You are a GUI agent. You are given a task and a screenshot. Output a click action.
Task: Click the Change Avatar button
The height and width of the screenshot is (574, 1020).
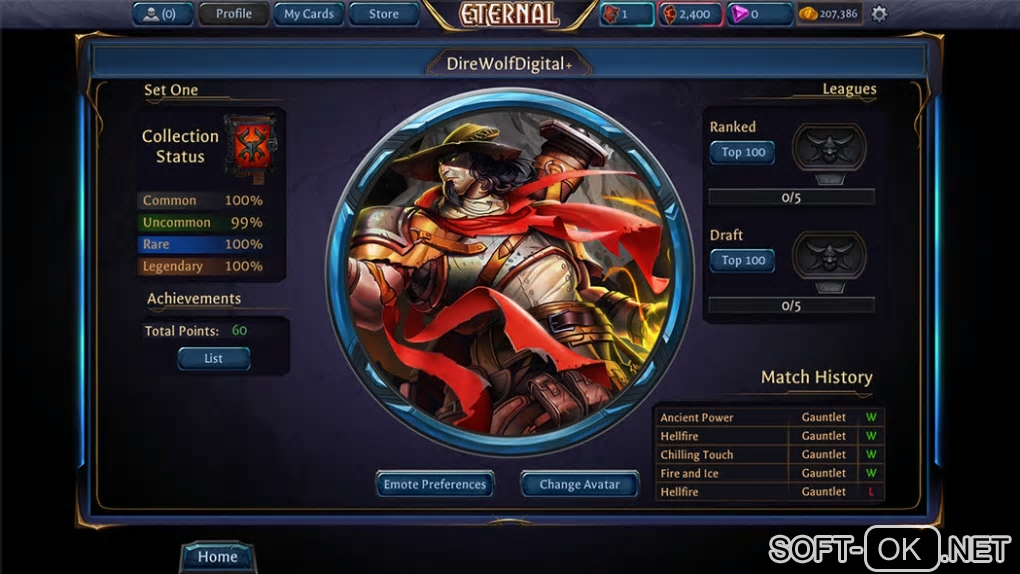579,484
